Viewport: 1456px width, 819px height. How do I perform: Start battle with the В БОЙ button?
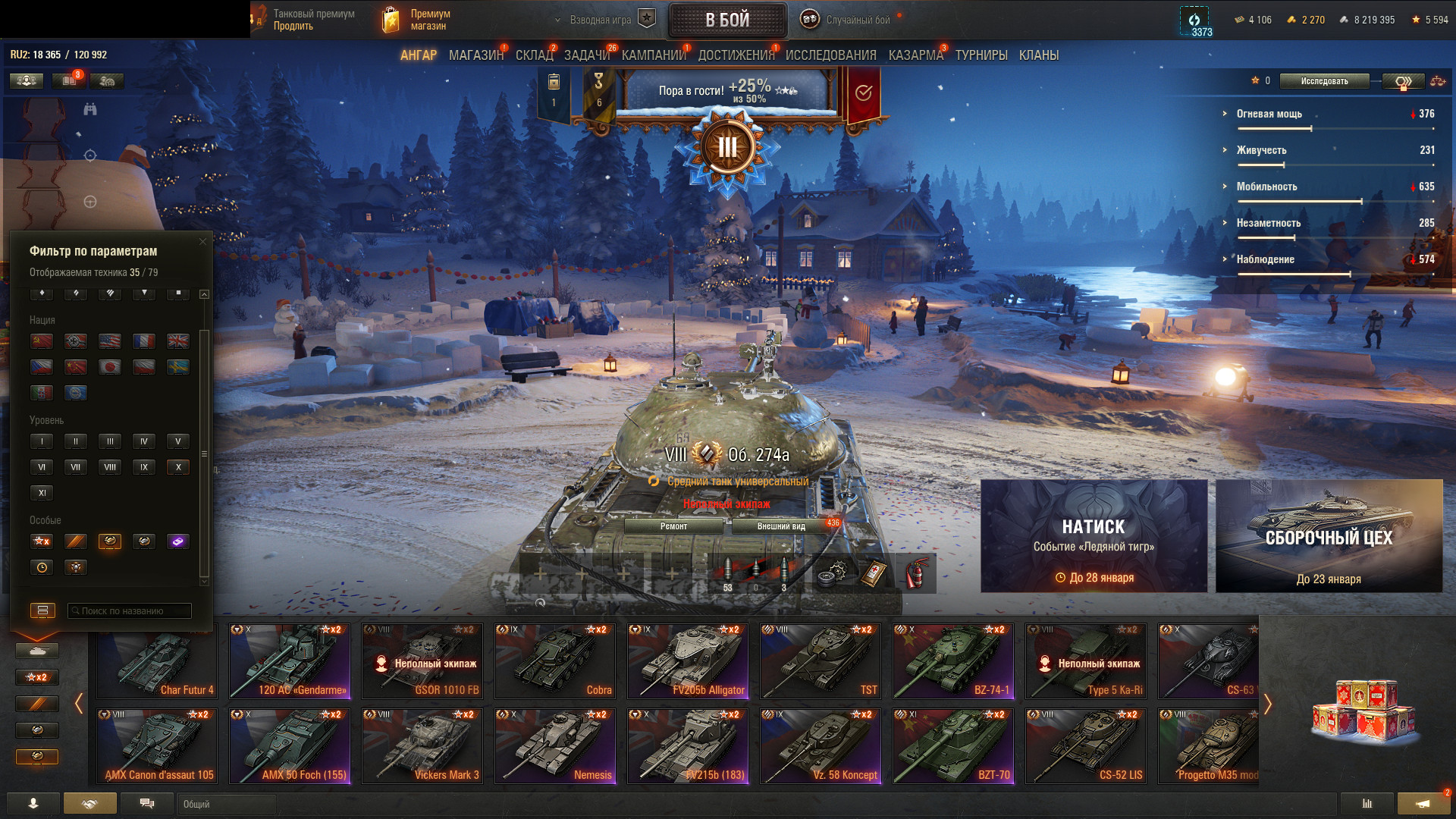coord(726,20)
